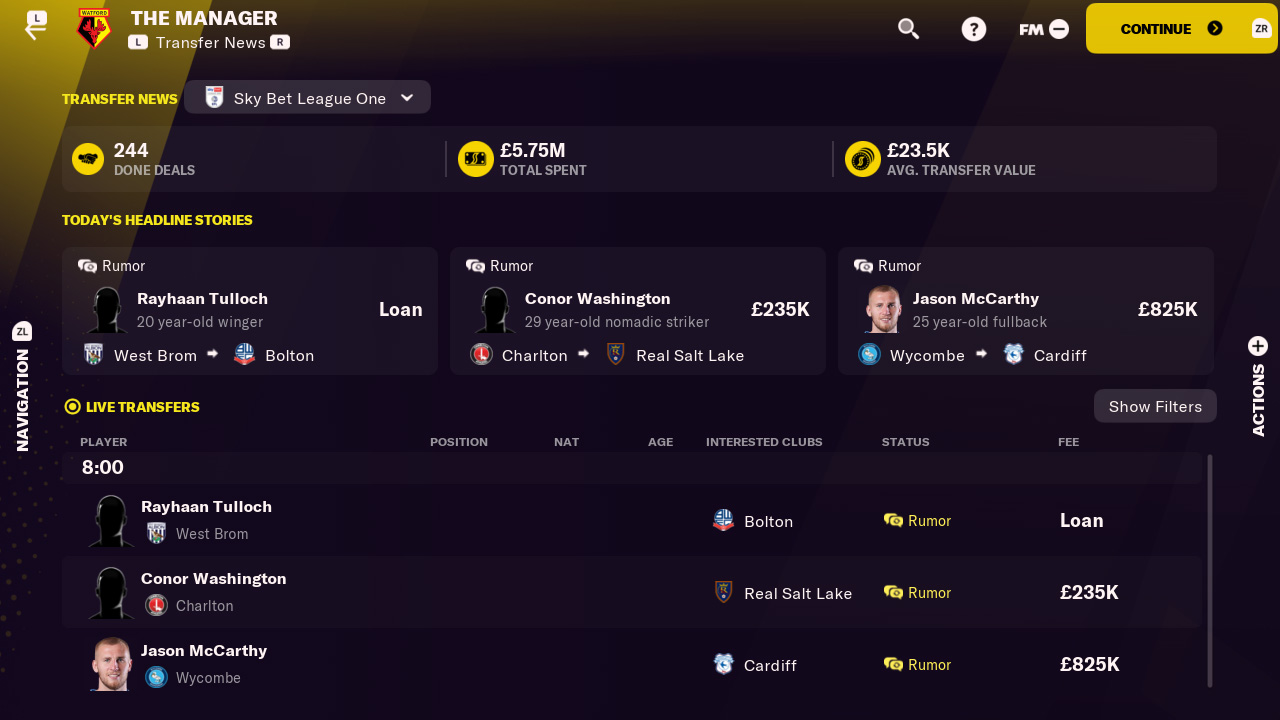Click the back arrow at top left
1280x720 pixels.
pos(36,25)
